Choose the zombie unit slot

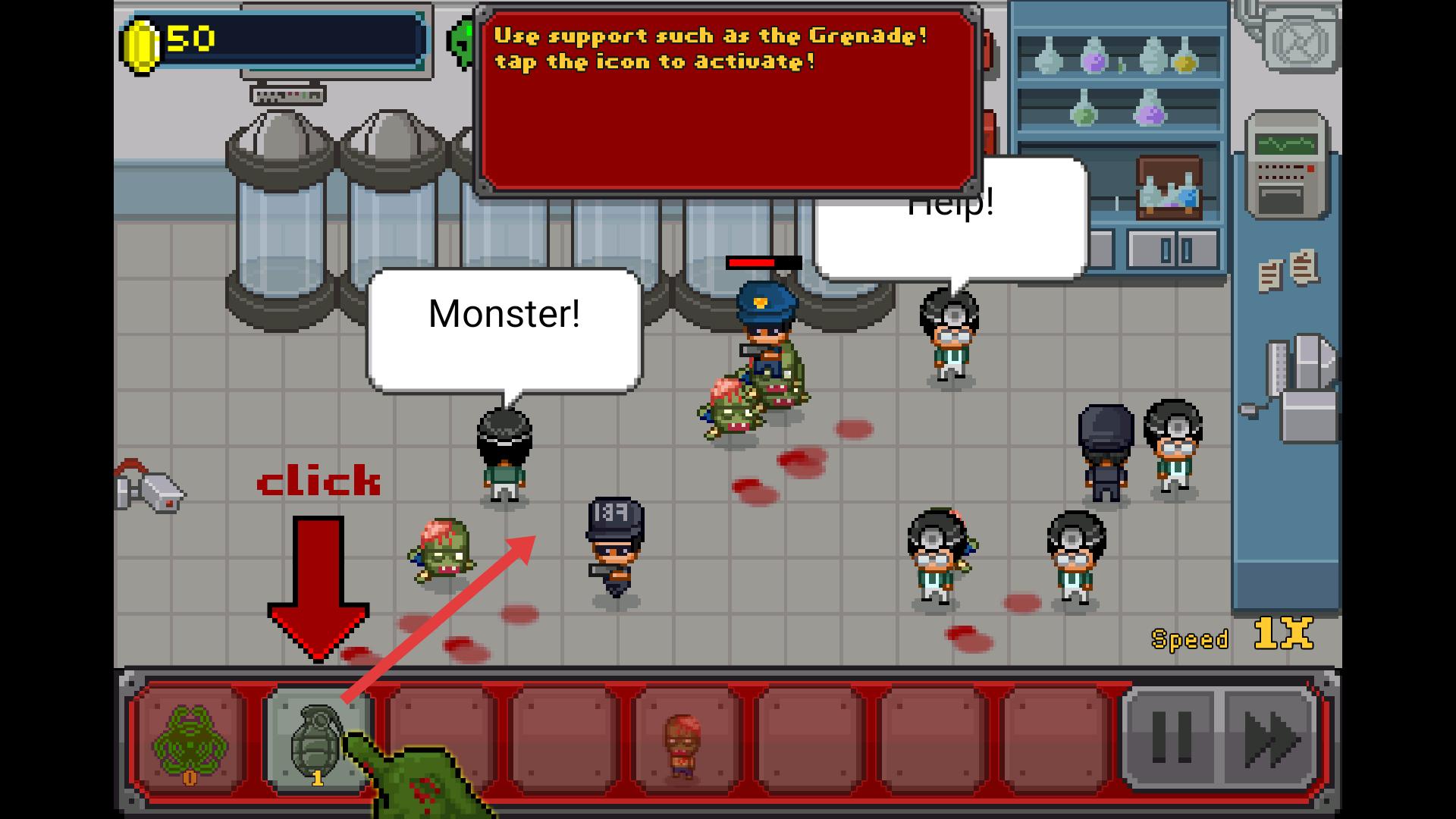click(x=683, y=739)
